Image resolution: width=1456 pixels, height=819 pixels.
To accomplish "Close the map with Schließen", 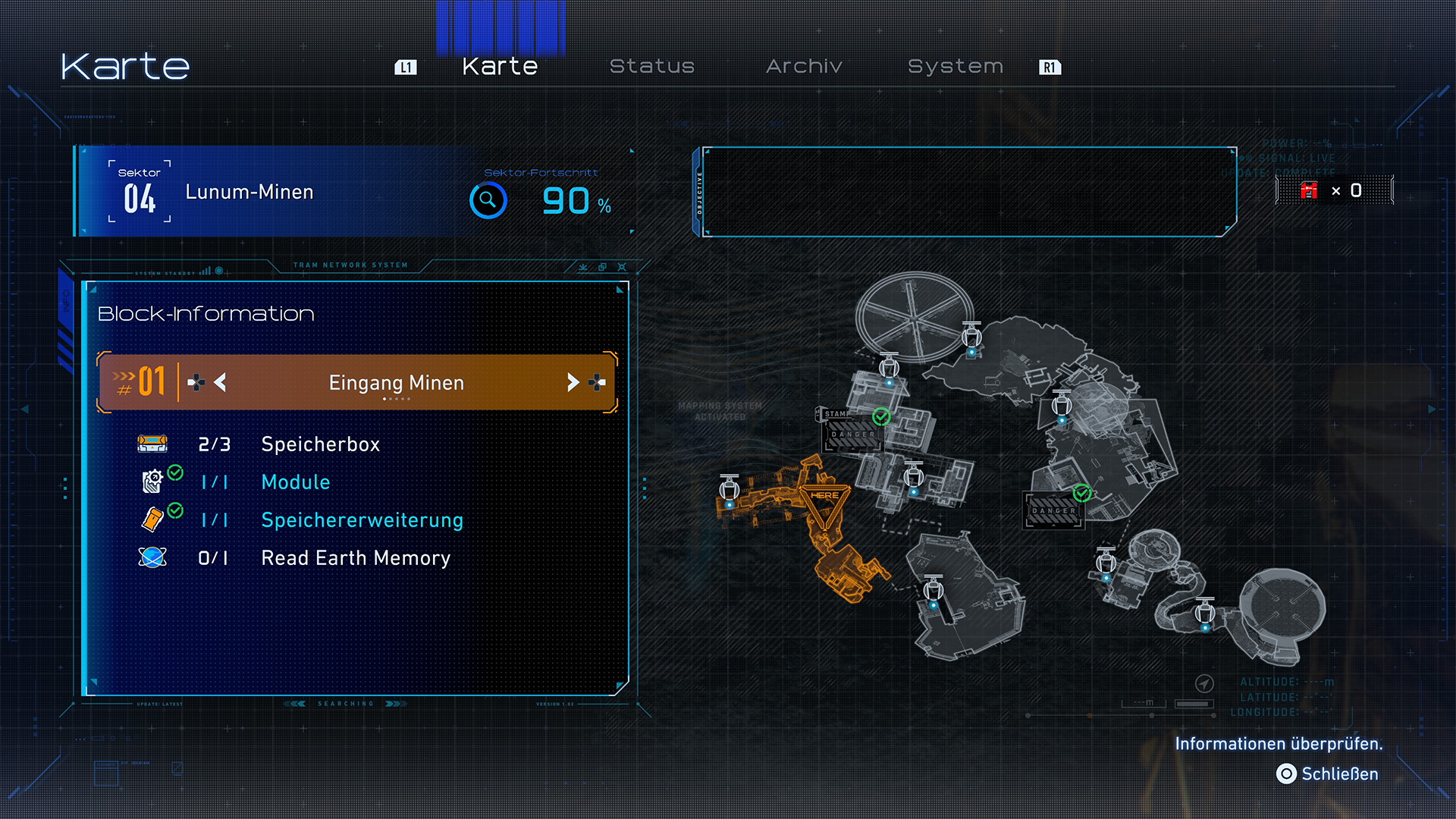I will pos(1327,773).
